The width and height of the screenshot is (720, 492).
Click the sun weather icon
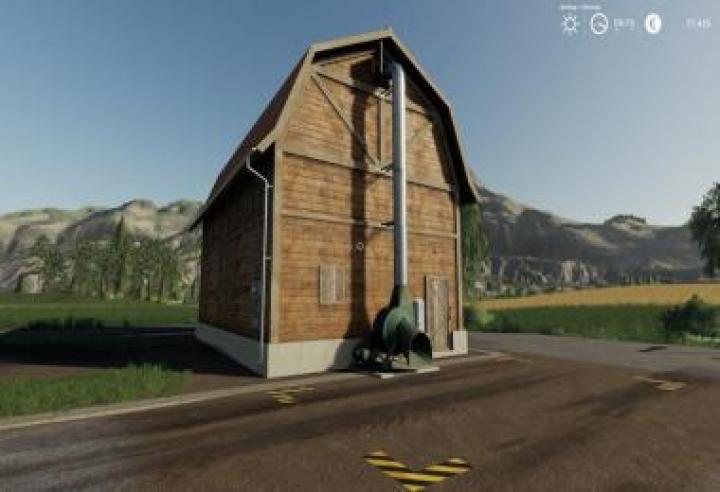(570, 24)
